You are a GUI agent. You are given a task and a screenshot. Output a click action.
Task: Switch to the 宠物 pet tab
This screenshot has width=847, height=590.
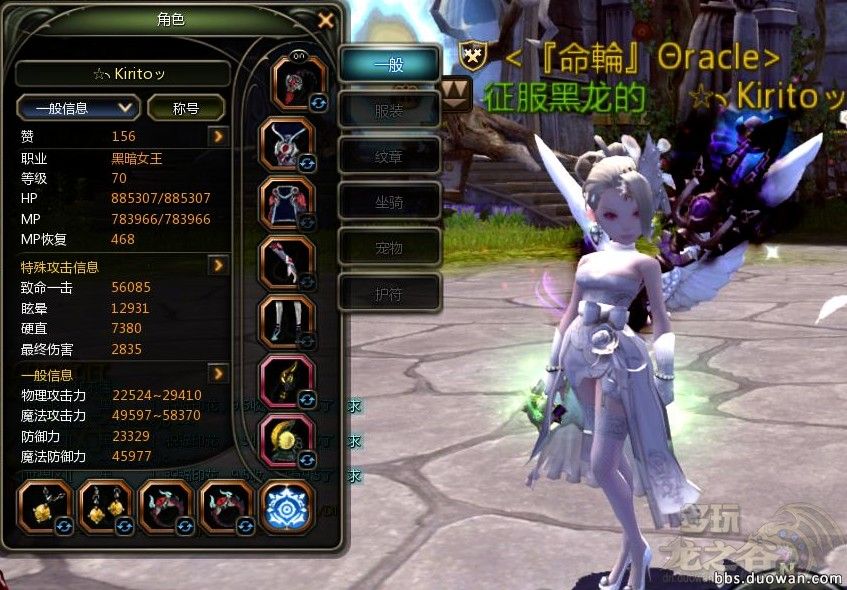tap(389, 246)
